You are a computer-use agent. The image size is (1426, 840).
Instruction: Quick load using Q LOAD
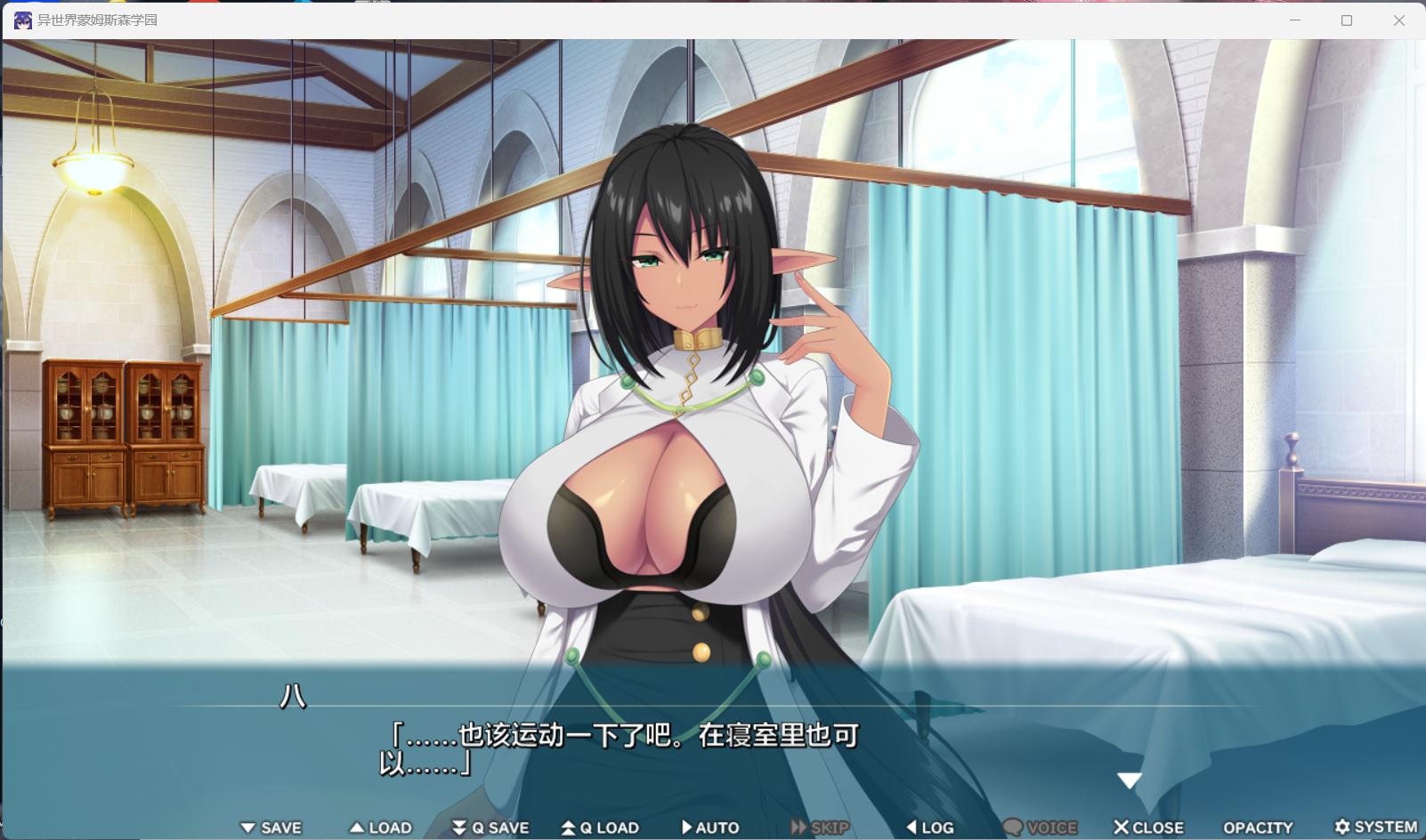(600, 828)
